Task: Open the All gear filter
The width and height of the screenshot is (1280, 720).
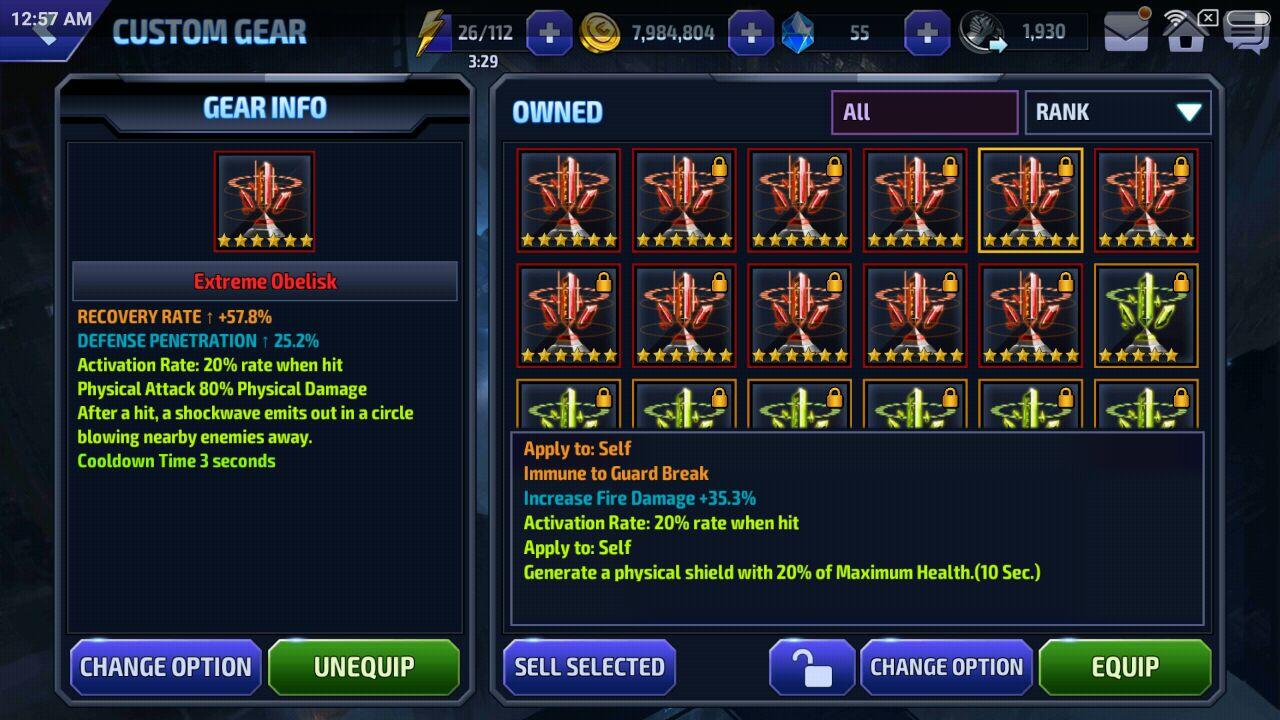Action: pos(924,112)
